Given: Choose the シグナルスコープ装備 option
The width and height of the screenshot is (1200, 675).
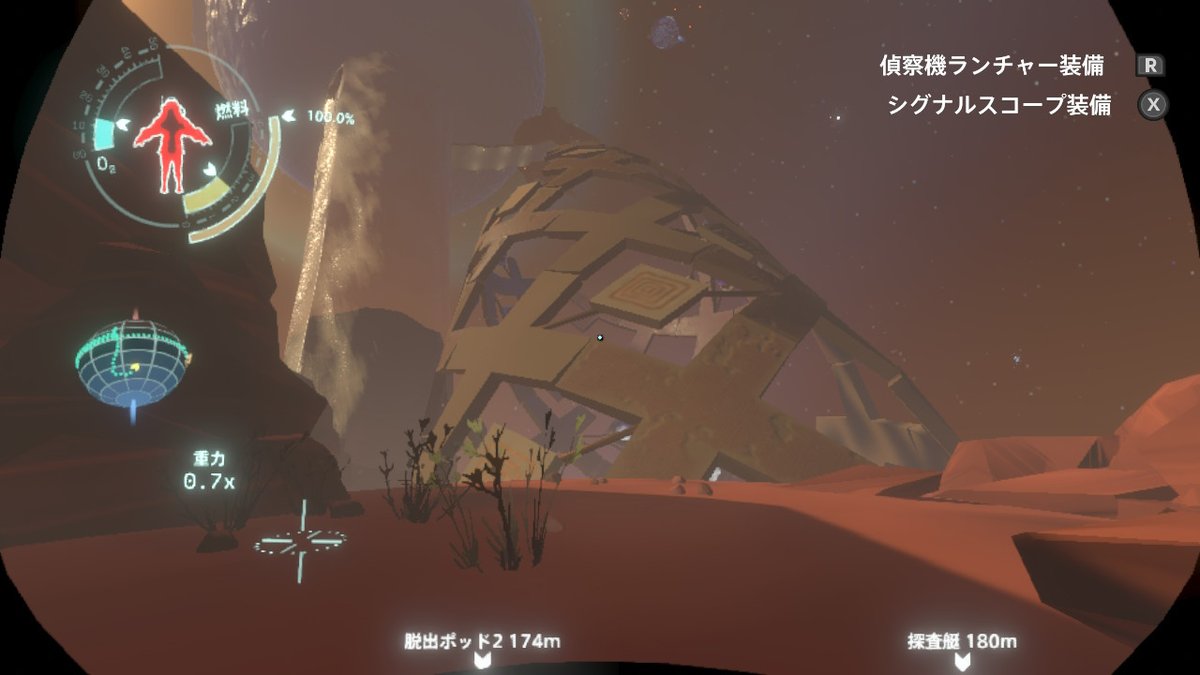Looking at the screenshot, I should pos(998,105).
